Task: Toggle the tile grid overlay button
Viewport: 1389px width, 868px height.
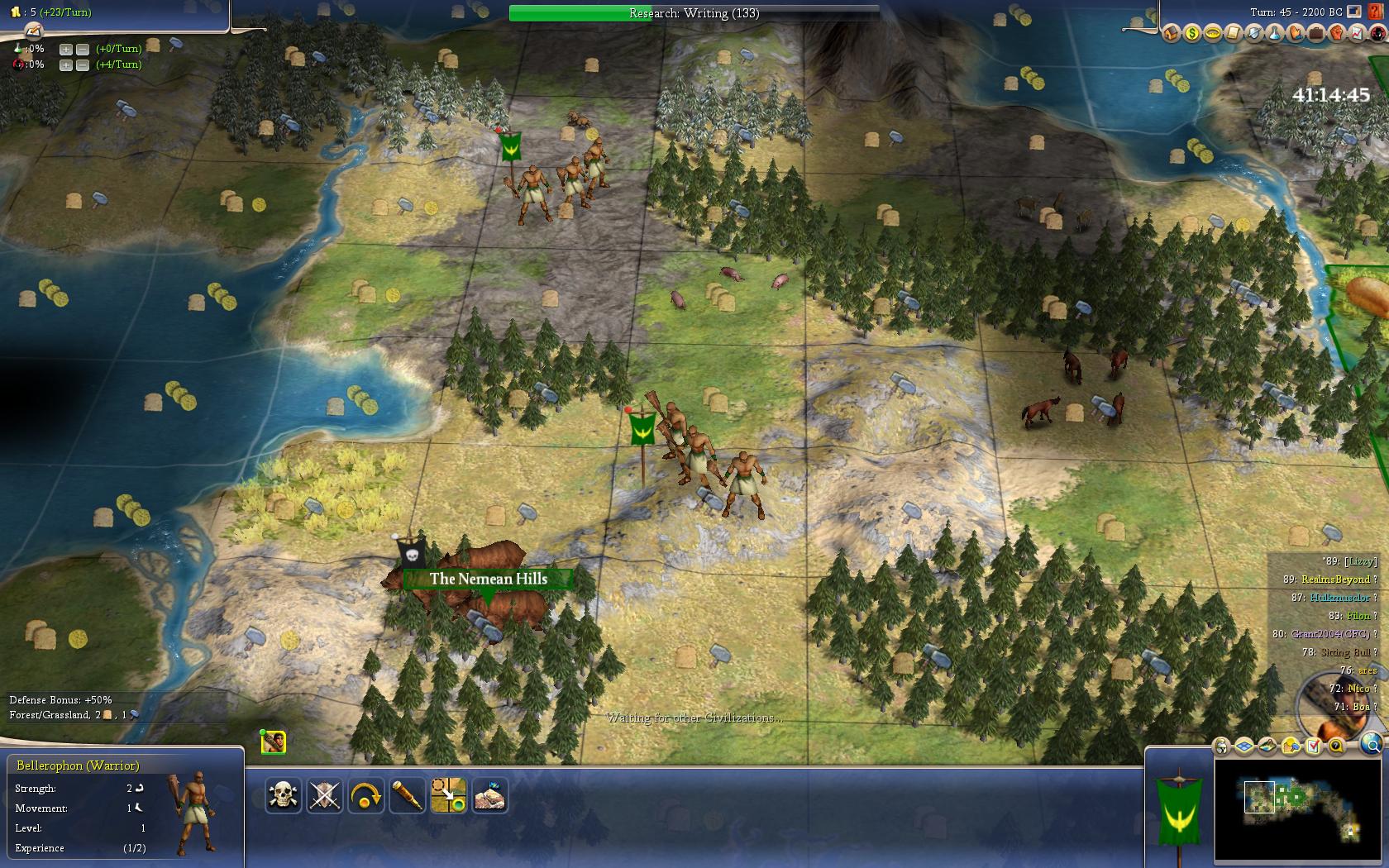Action: tap(1245, 746)
